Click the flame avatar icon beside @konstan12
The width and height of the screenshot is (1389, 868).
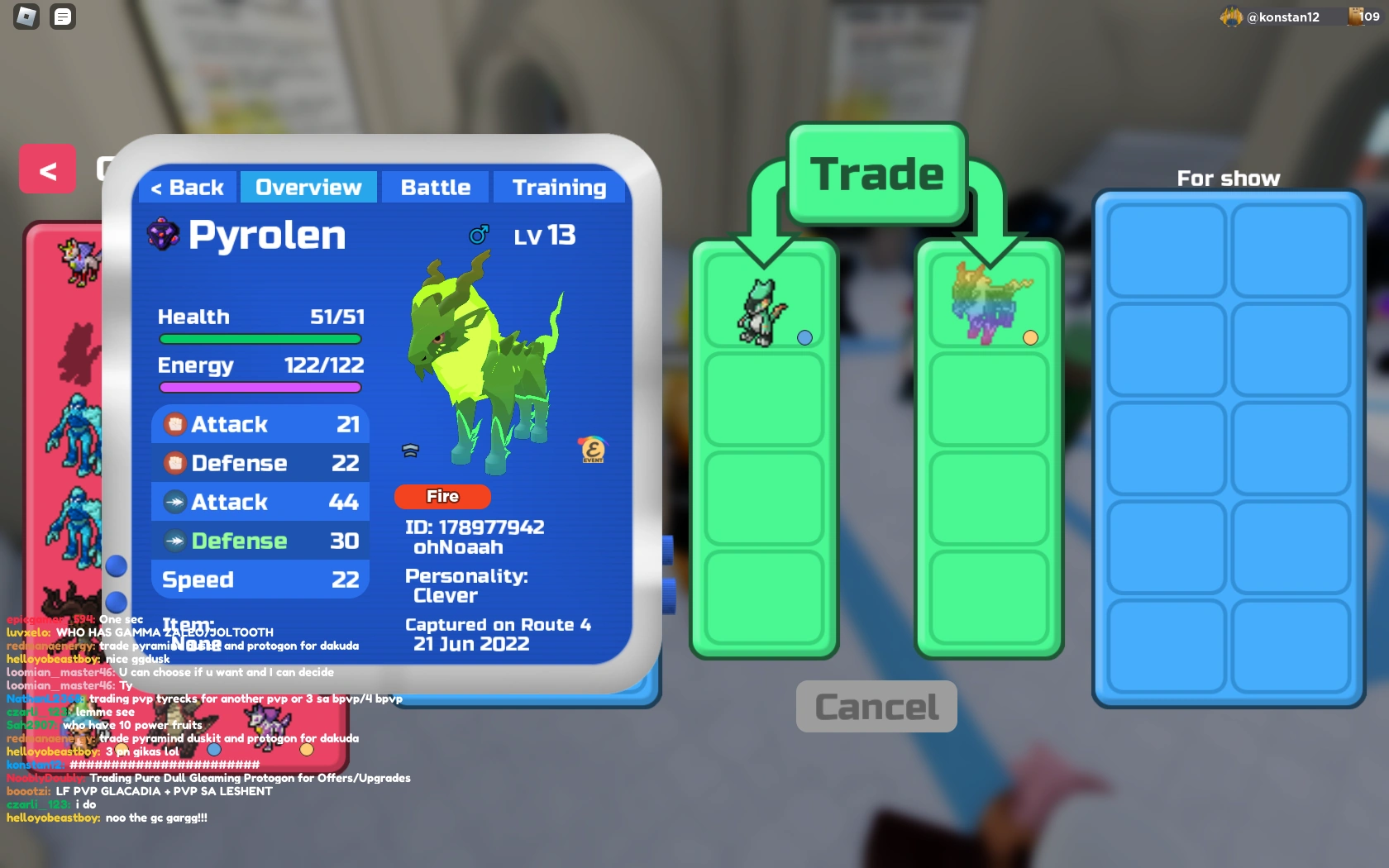click(1230, 17)
